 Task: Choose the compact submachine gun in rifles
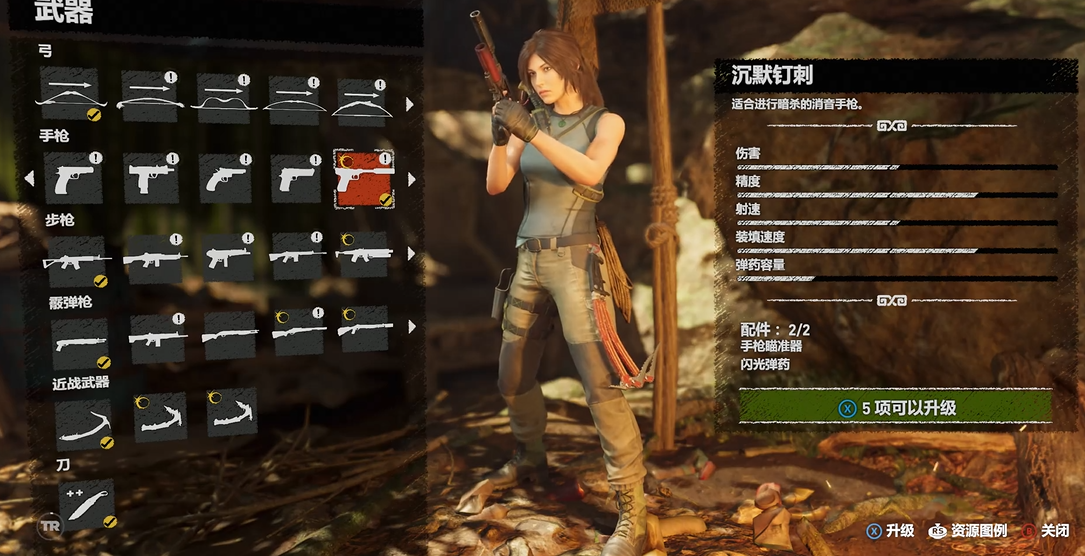coord(228,256)
